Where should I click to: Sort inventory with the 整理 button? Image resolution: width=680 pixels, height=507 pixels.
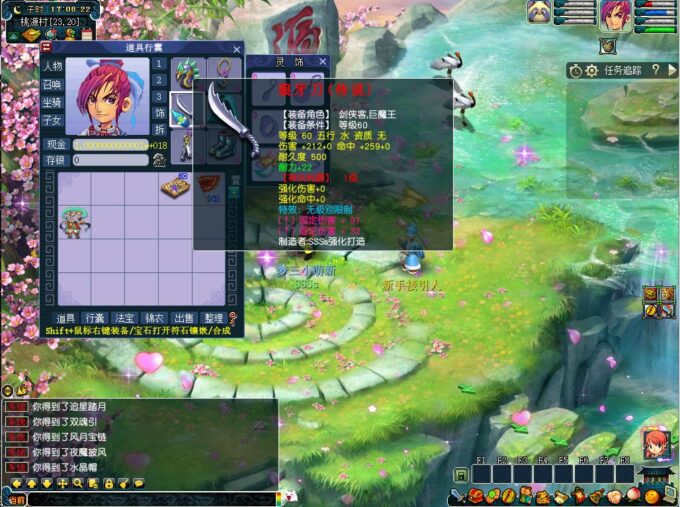click(x=213, y=317)
